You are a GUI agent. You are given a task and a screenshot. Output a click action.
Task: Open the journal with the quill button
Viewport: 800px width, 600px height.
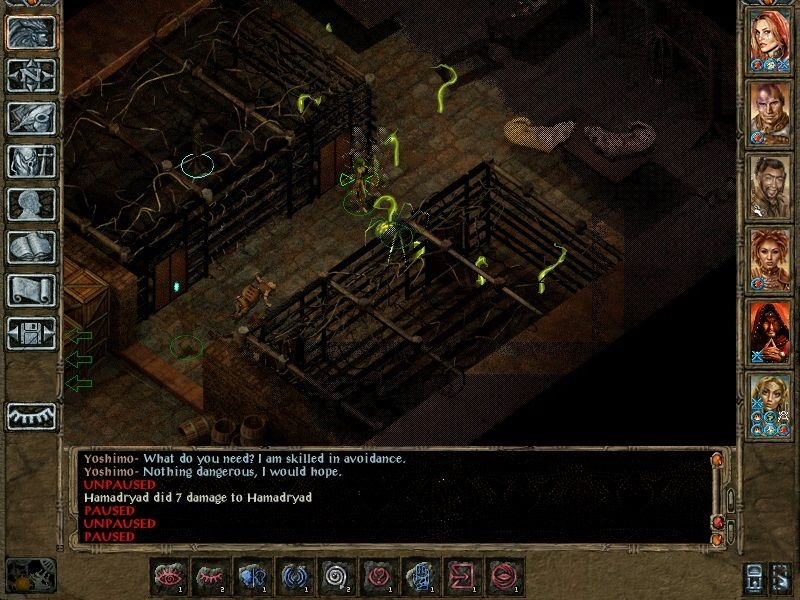tap(30, 118)
